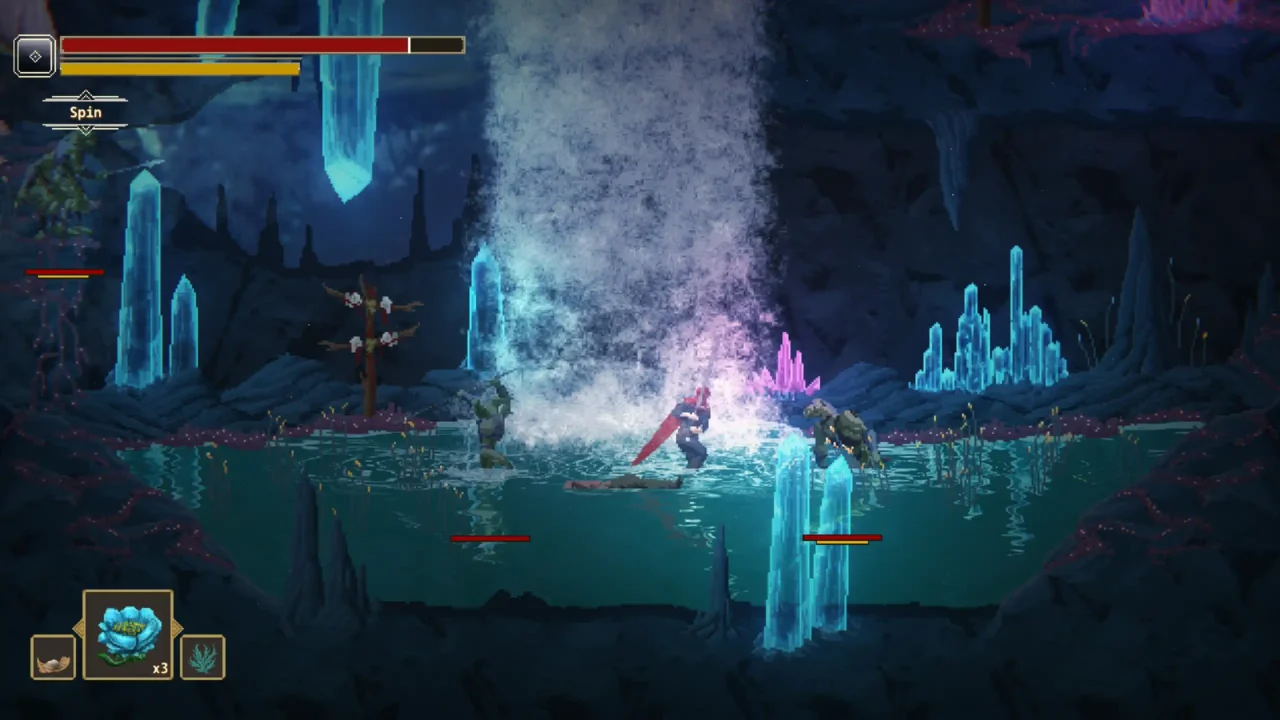Click the right arrow beside the flower slot
Viewport: 1280px width, 720px height.
(x=177, y=628)
